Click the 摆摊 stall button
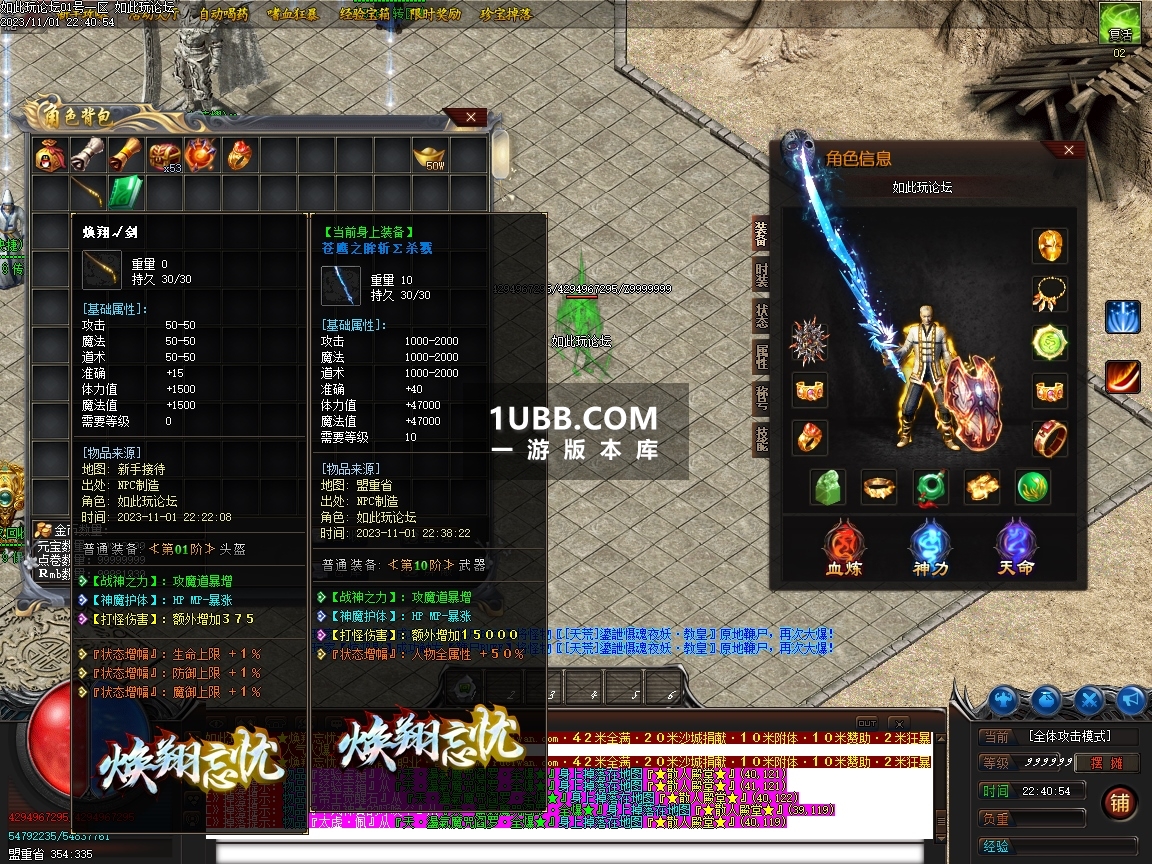Viewport: 1152px width, 864px height. [1107, 763]
